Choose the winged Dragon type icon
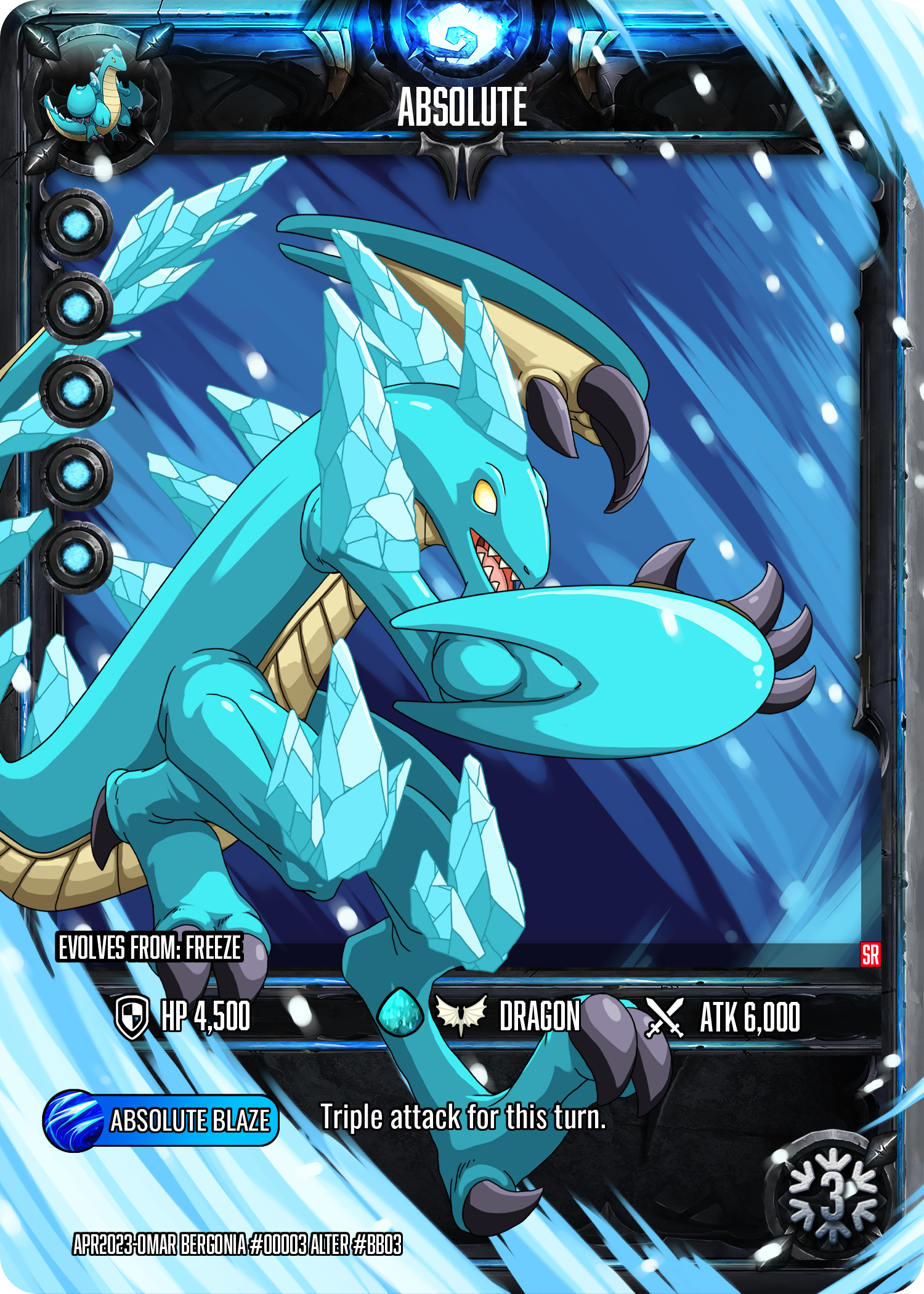Screen dimensions: 924x1294 (x=461, y=1015)
